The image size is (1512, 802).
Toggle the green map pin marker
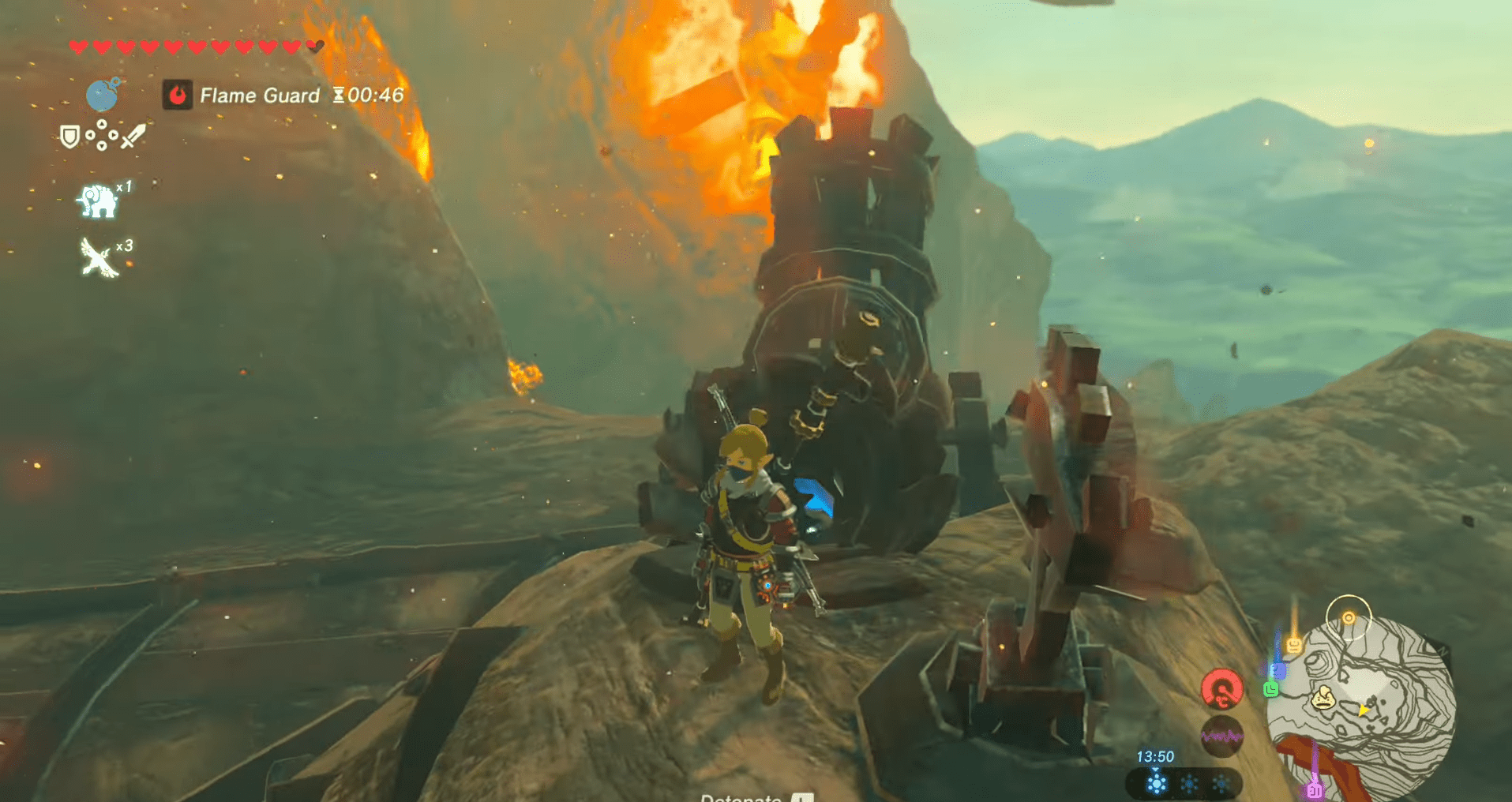(x=1271, y=688)
